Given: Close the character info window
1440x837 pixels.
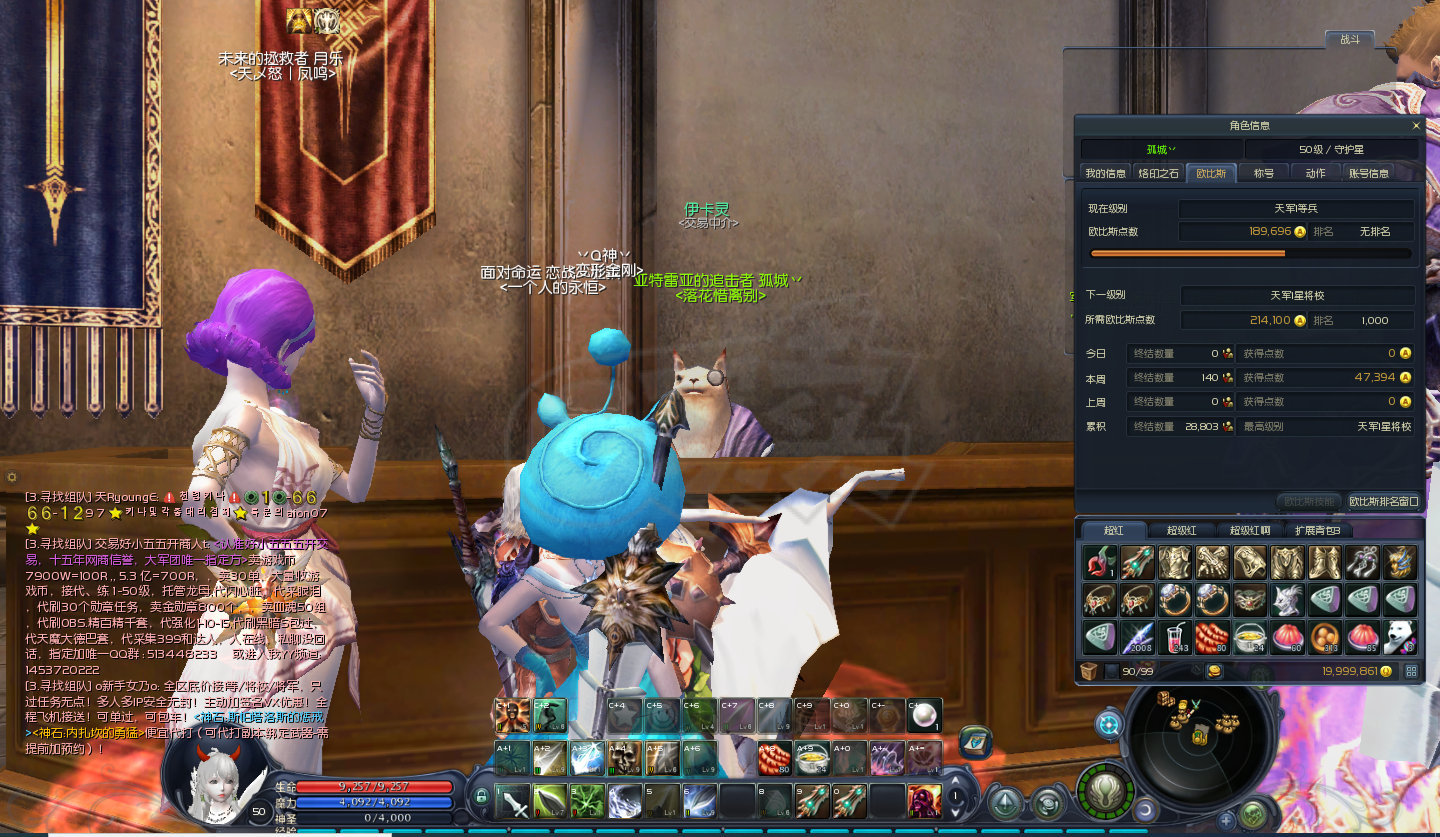Looking at the screenshot, I should tap(1415, 126).
